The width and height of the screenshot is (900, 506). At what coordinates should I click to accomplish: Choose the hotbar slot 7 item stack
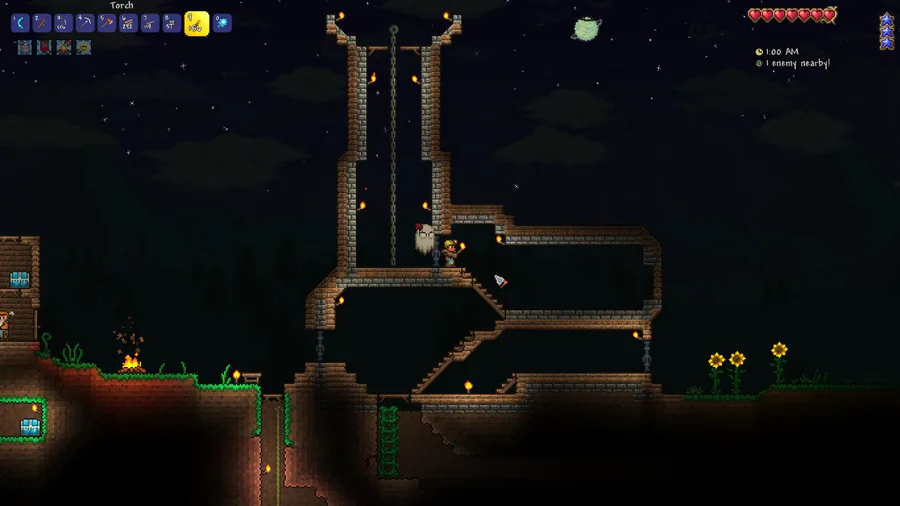tap(150, 23)
